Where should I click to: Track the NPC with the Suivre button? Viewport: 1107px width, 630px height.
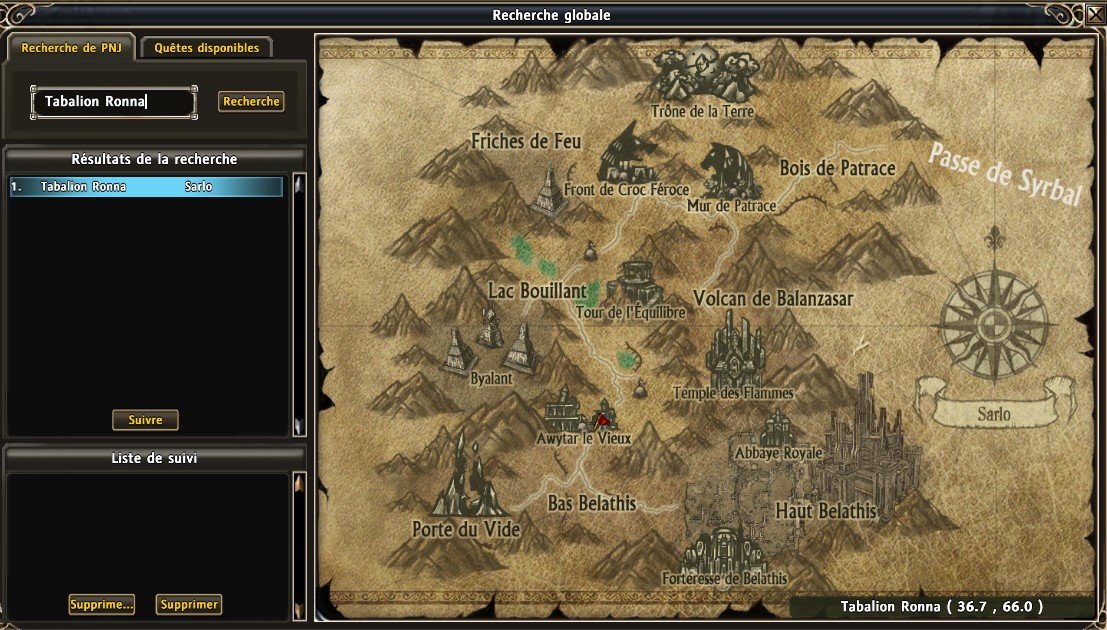[145, 420]
